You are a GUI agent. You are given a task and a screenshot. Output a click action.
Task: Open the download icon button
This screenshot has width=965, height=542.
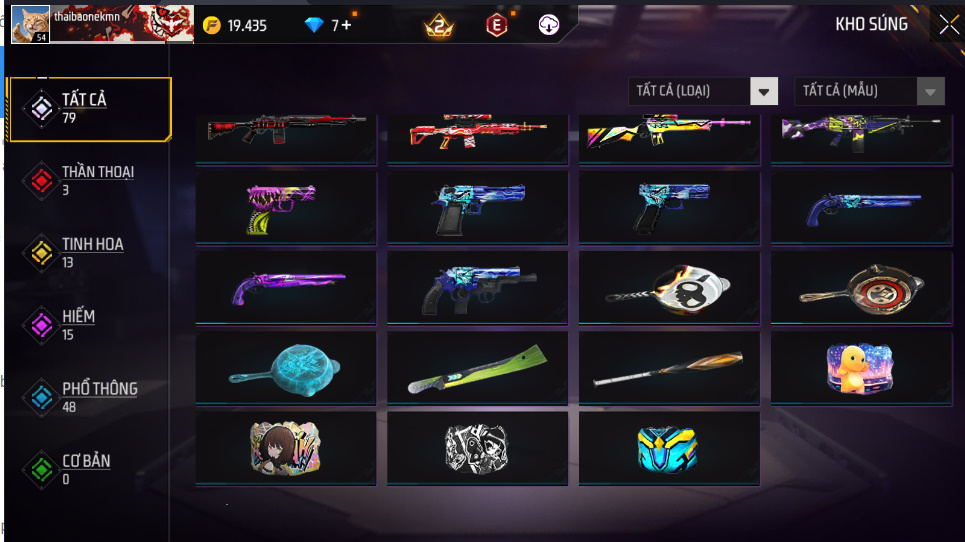click(549, 25)
